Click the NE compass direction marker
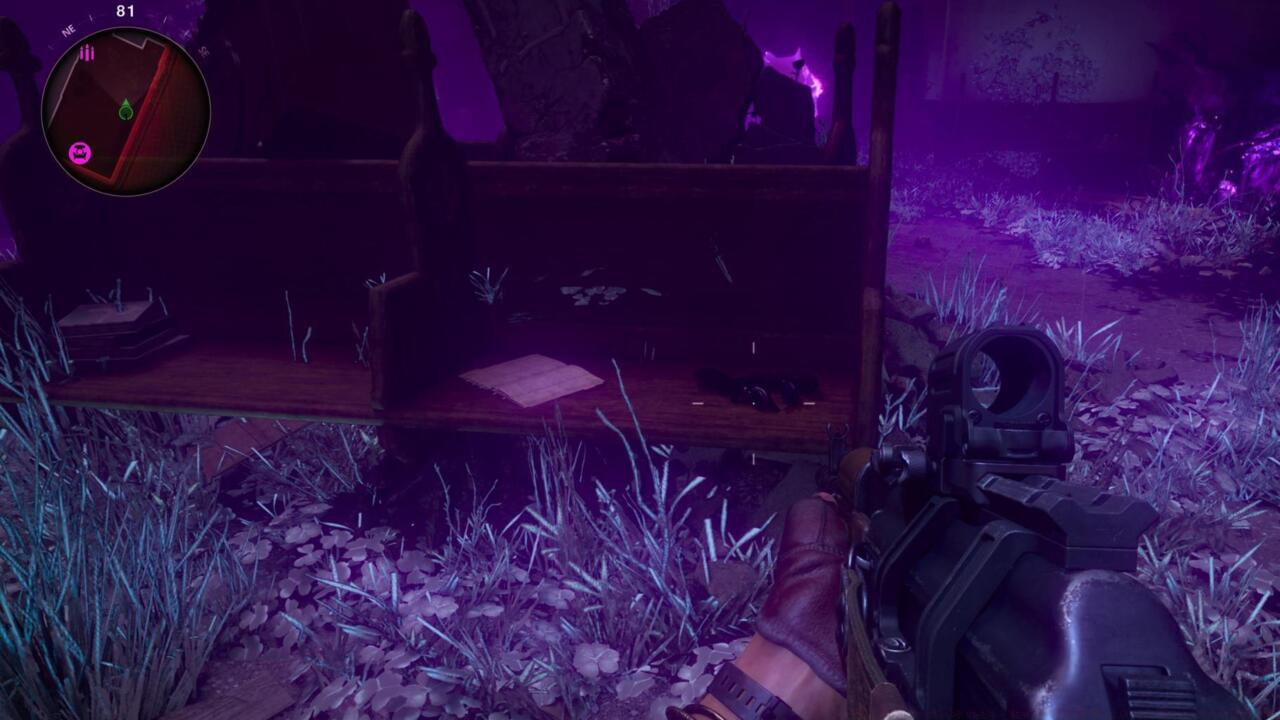Screen dimensions: 1280x720 67,28
